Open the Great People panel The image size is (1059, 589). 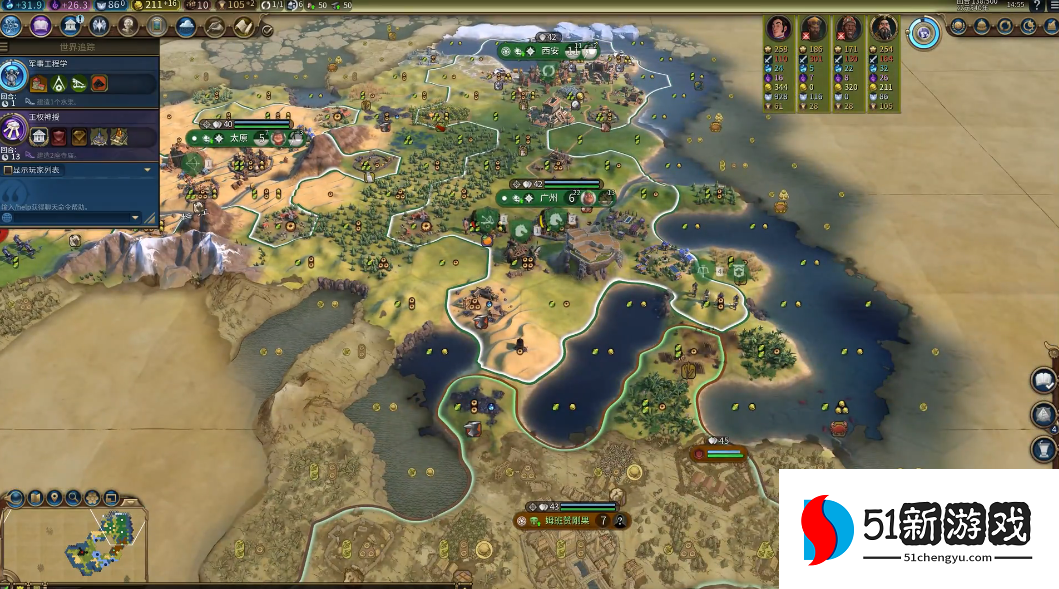128,26
